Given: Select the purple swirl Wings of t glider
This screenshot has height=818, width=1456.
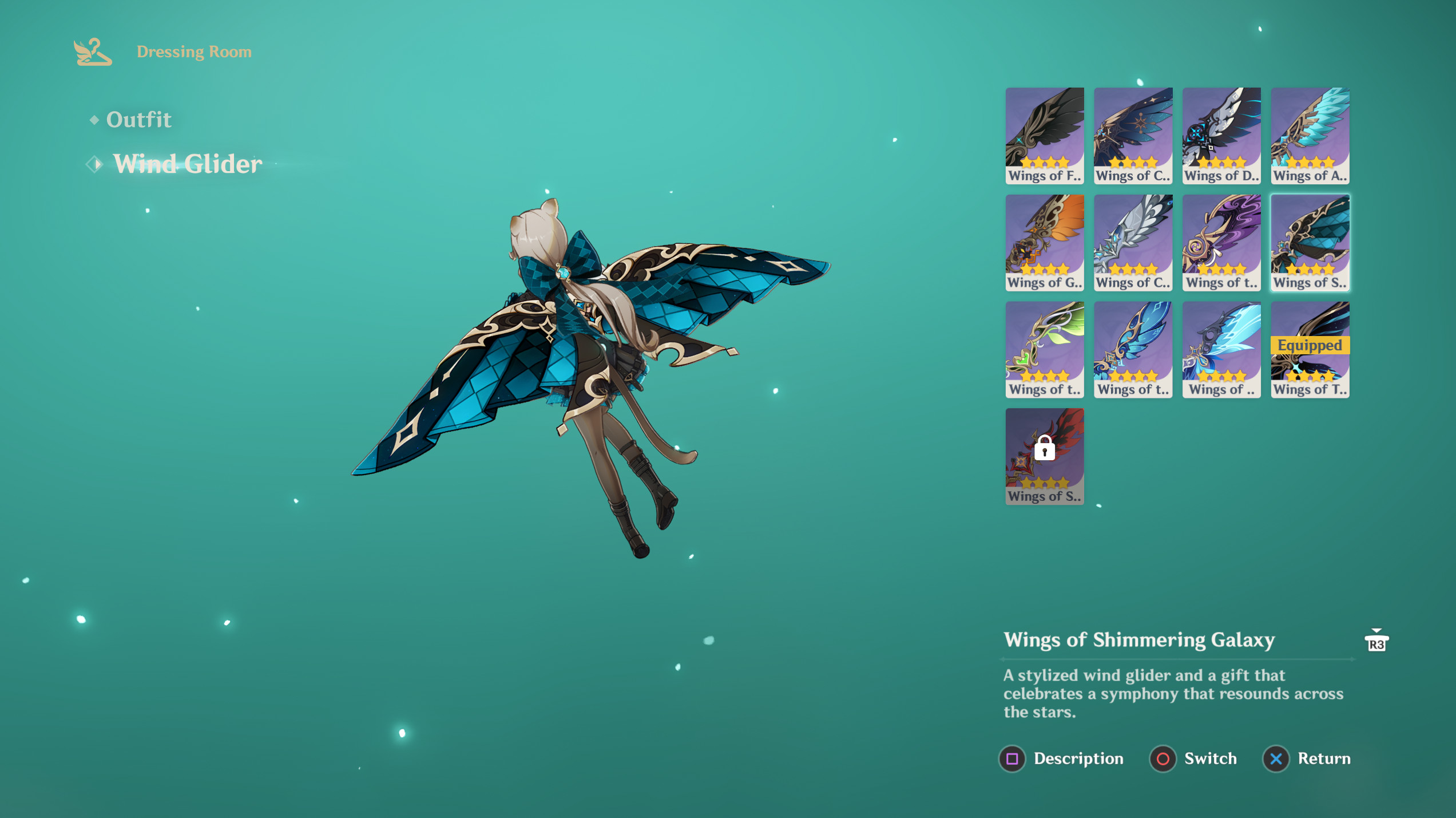Looking at the screenshot, I should coord(1221,242).
